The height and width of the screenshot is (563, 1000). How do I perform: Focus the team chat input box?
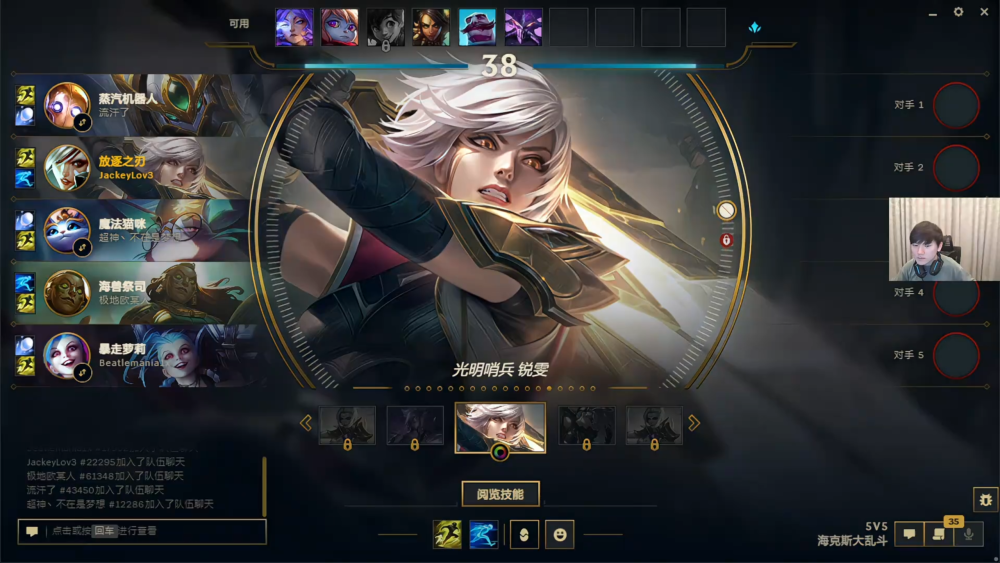[x=150, y=532]
